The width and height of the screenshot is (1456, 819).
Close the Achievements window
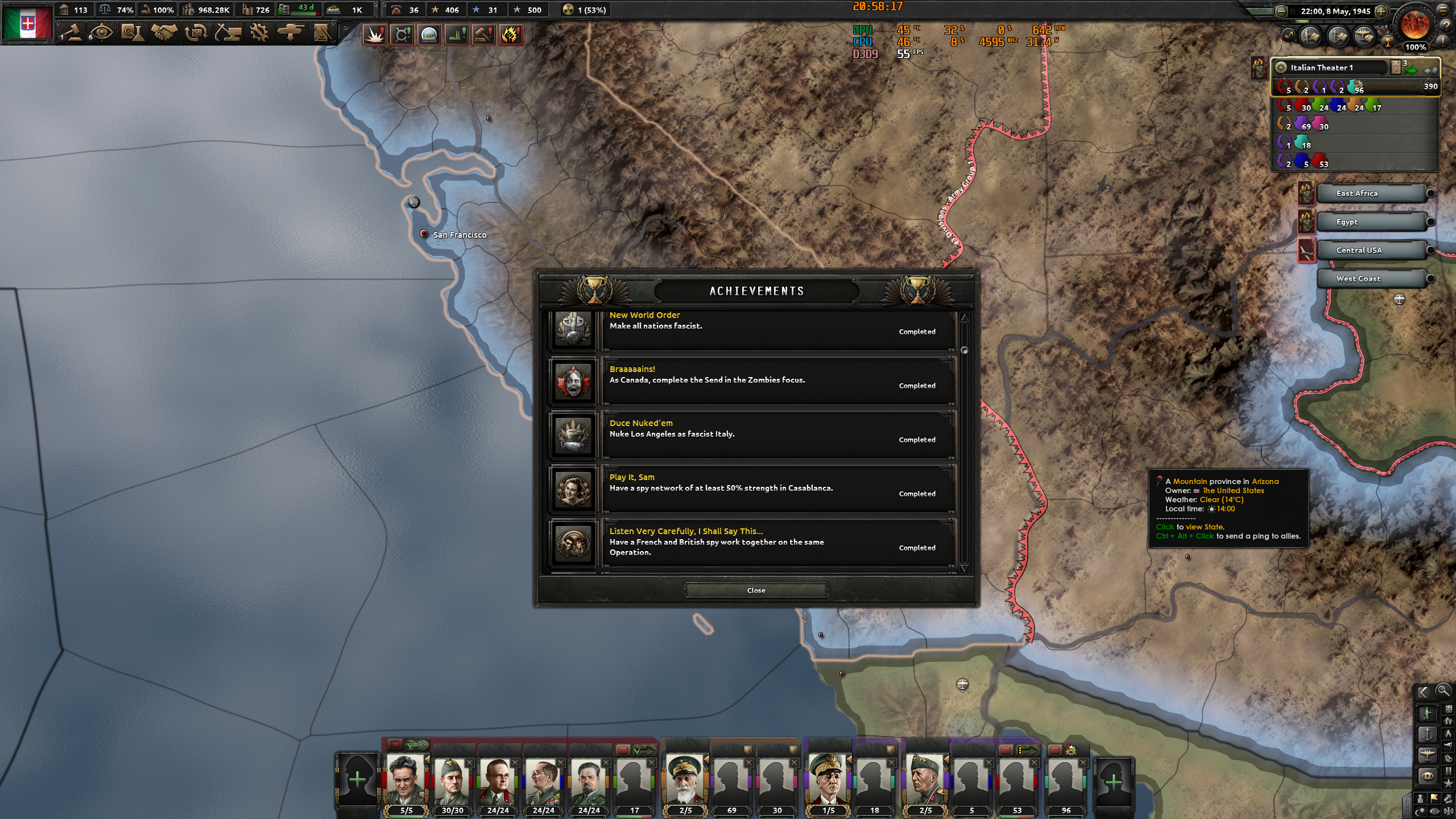(x=756, y=590)
